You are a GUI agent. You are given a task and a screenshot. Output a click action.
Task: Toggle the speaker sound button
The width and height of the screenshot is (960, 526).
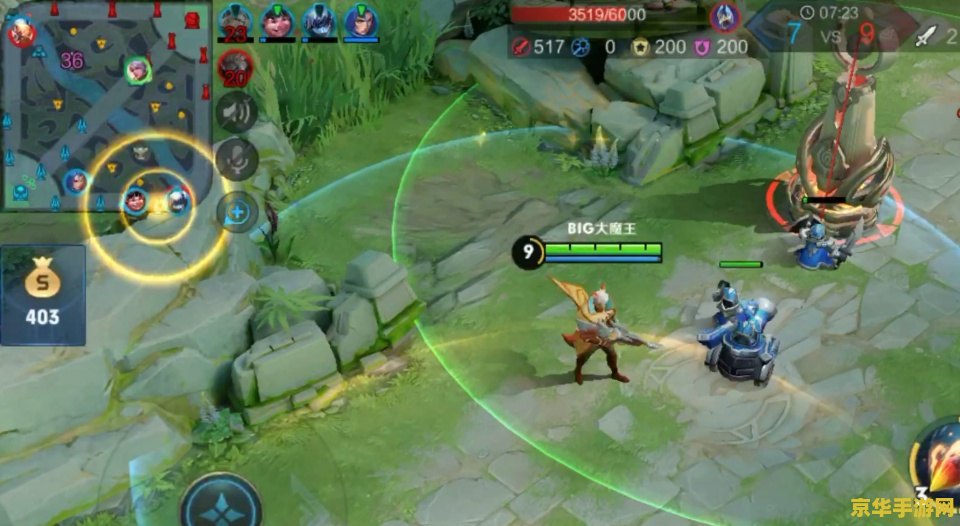coord(237,112)
